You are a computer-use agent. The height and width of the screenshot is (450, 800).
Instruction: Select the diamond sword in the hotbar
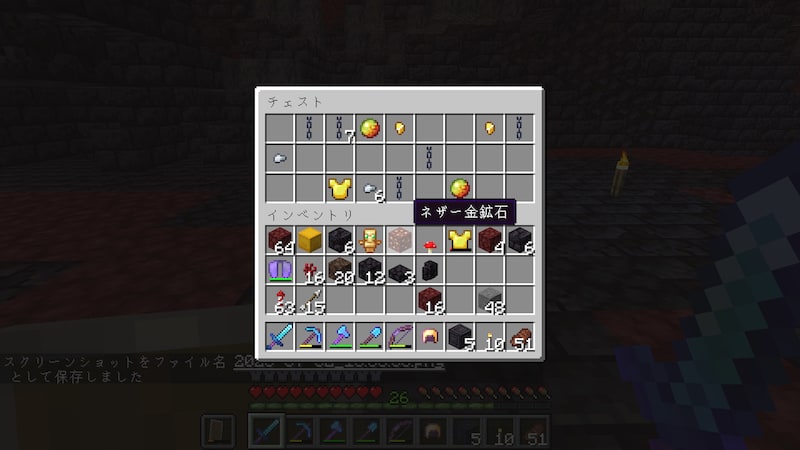coord(281,338)
